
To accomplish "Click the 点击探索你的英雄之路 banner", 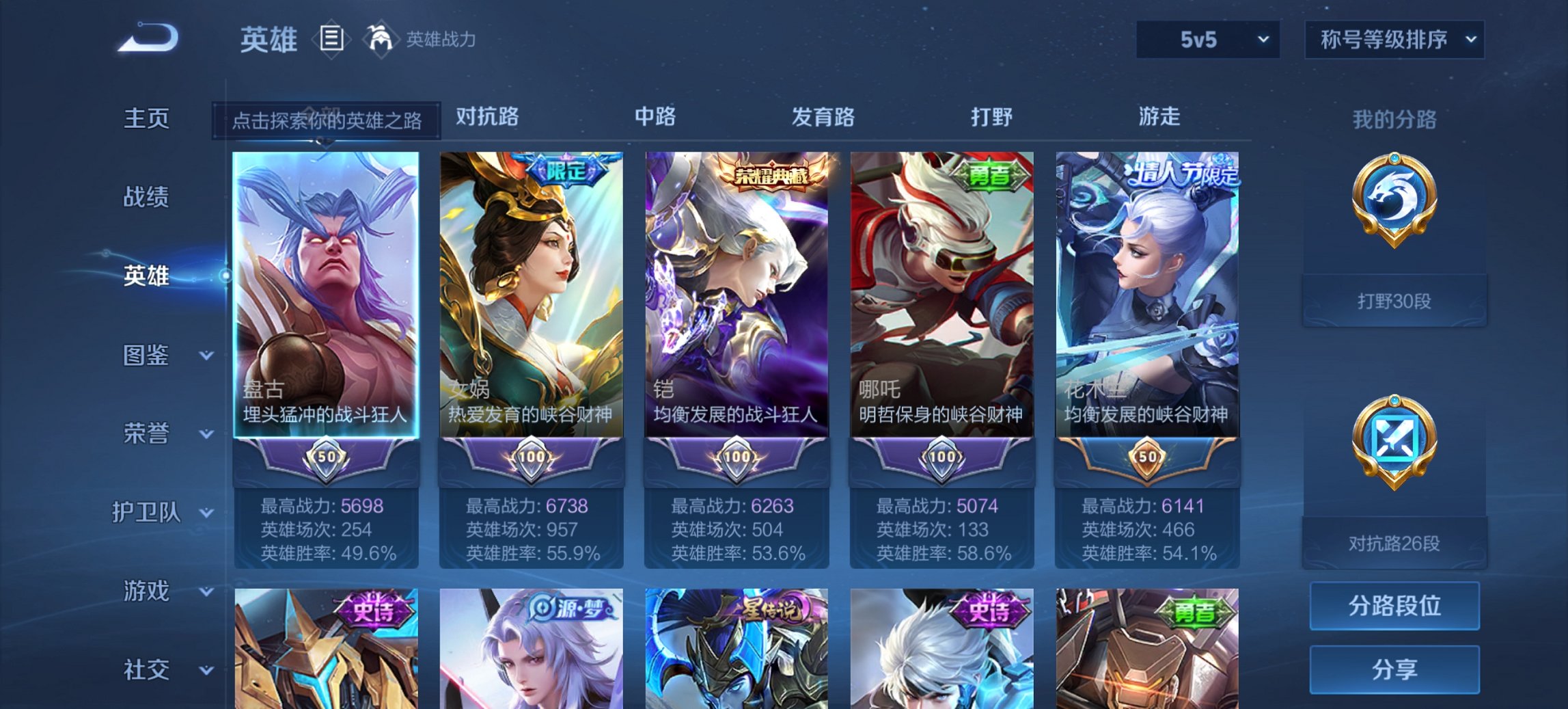I will [x=327, y=117].
